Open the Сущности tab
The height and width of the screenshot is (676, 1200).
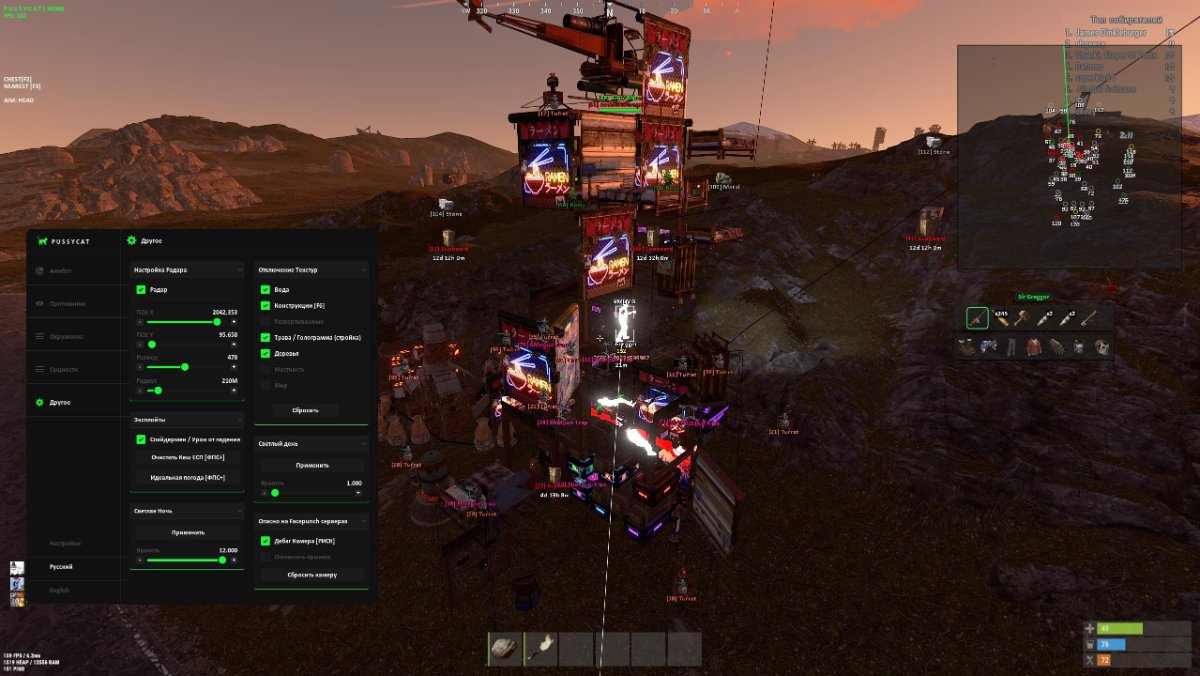tap(62, 369)
